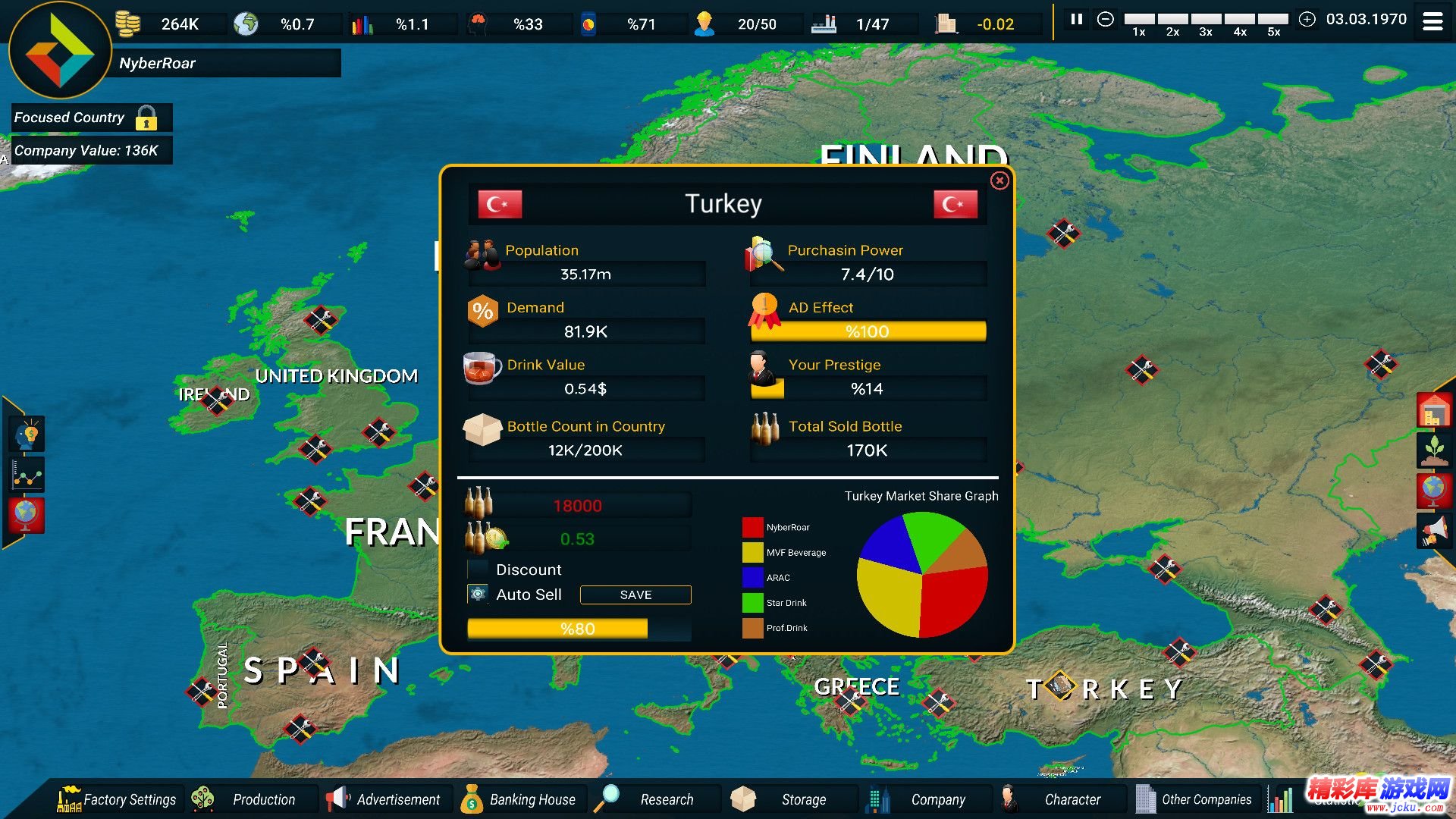Show the Storage screen
Image resolution: width=1456 pixels, height=819 pixels.
click(x=790, y=799)
